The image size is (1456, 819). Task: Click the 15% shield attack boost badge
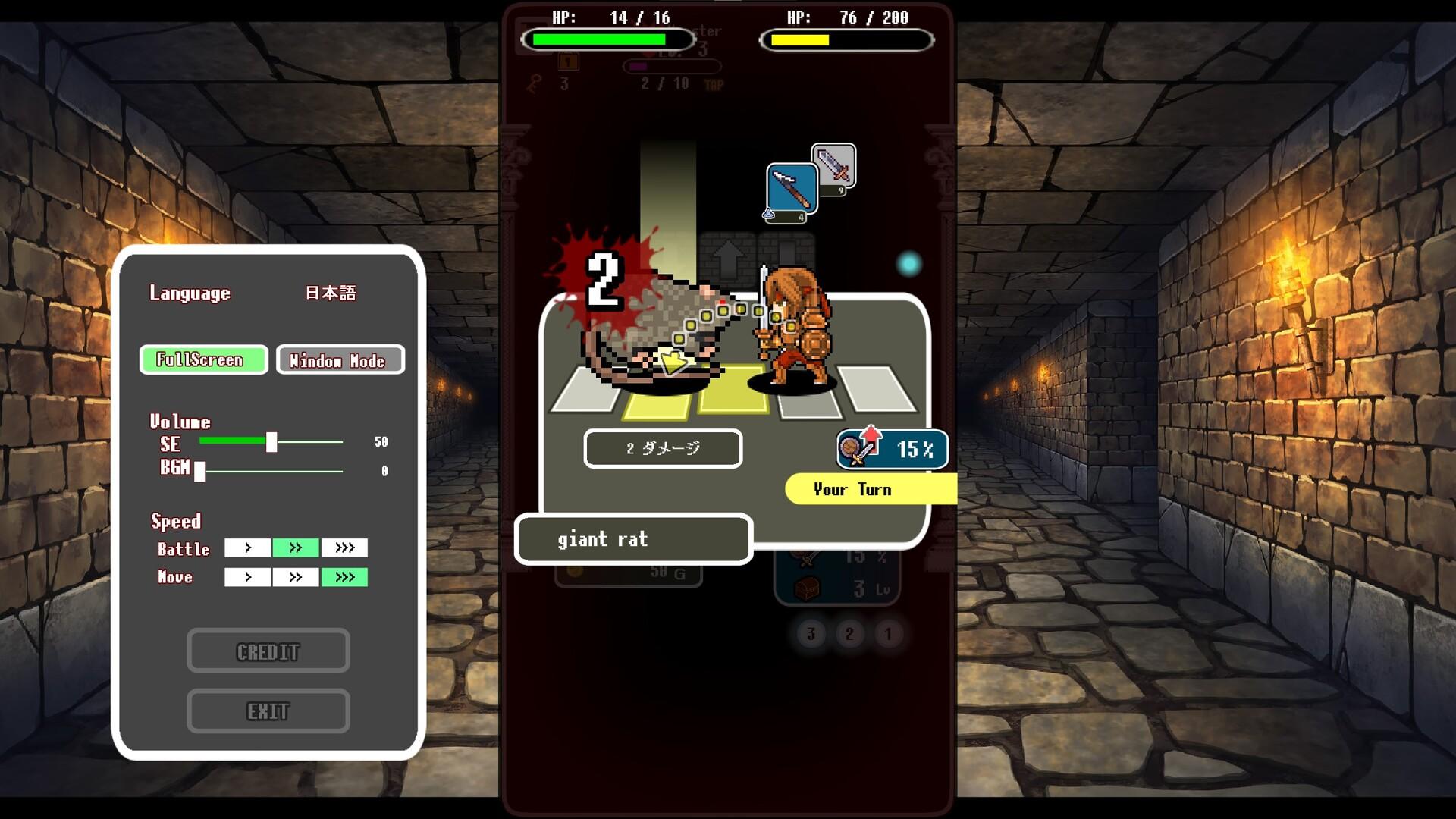pos(893,450)
